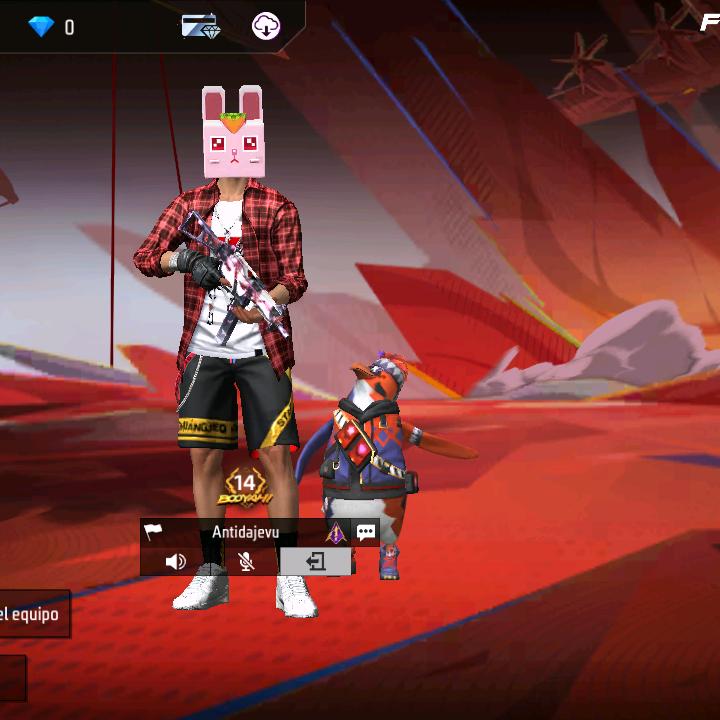Tap the purple rank badge beside Antidajevu

click(x=335, y=533)
